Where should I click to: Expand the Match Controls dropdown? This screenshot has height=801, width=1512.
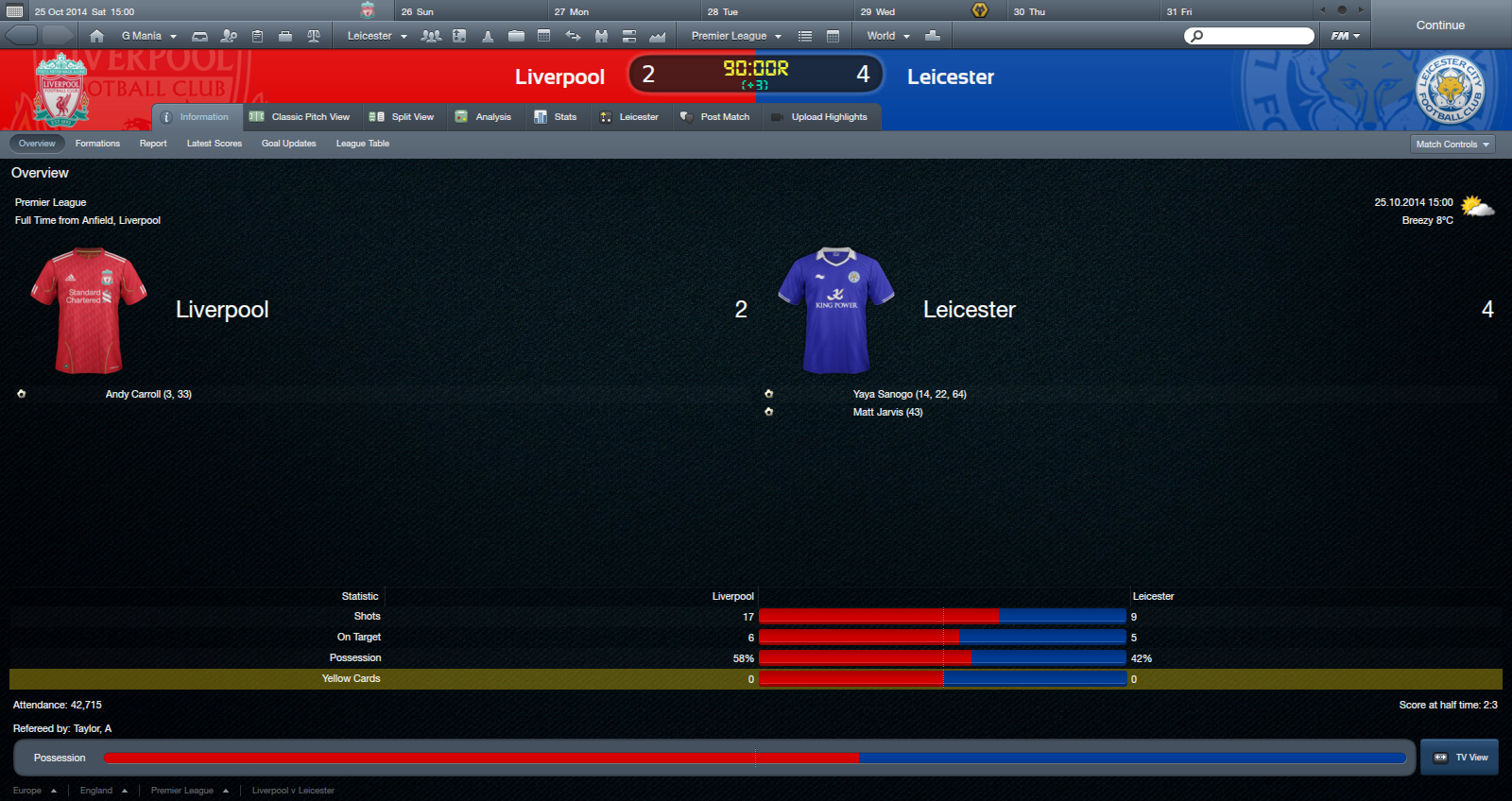1452,145
